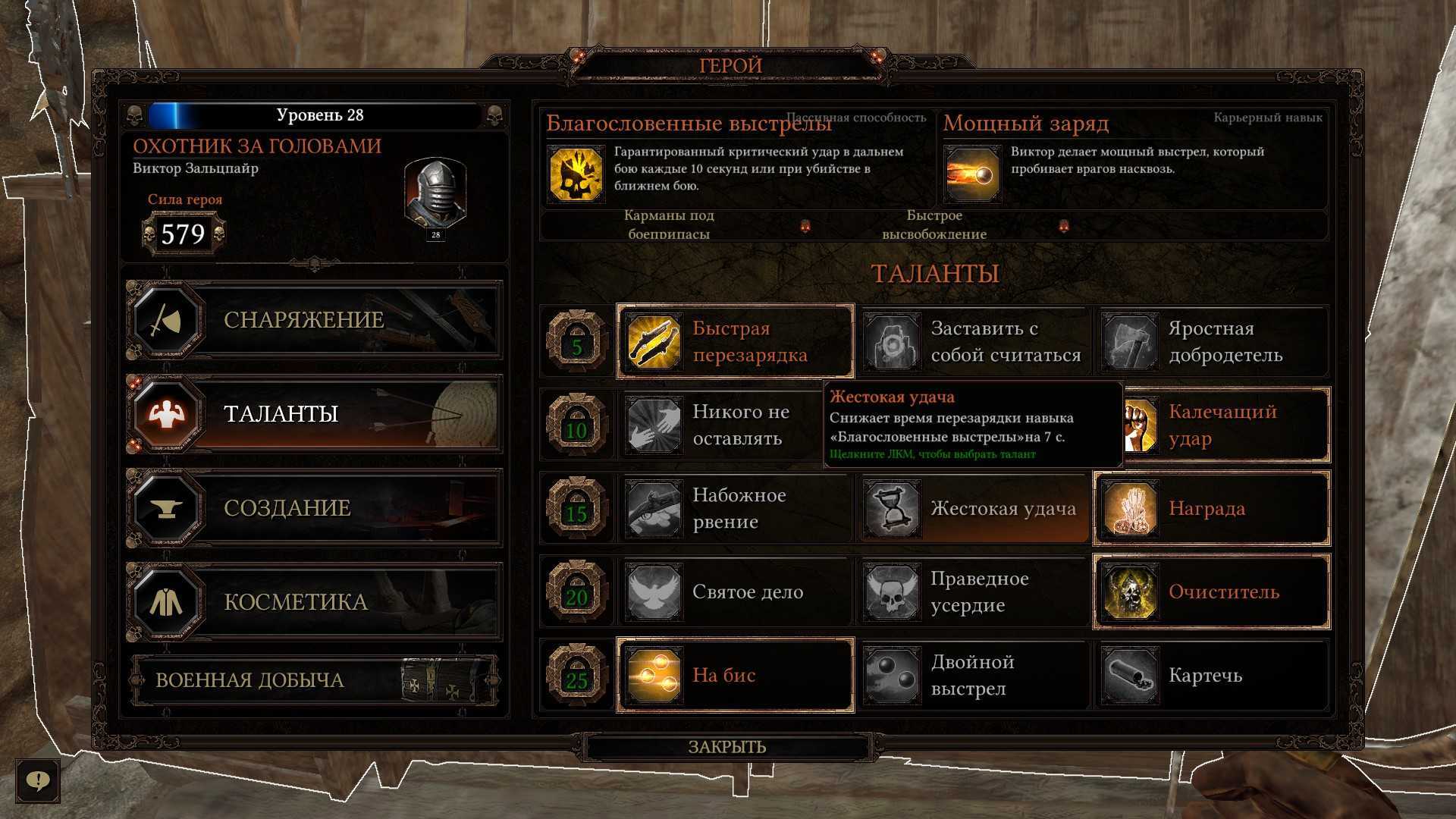This screenshot has height=819, width=1456.
Task: Select the Награда talent
Action: pyautogui.click(x=1211, y=509)
